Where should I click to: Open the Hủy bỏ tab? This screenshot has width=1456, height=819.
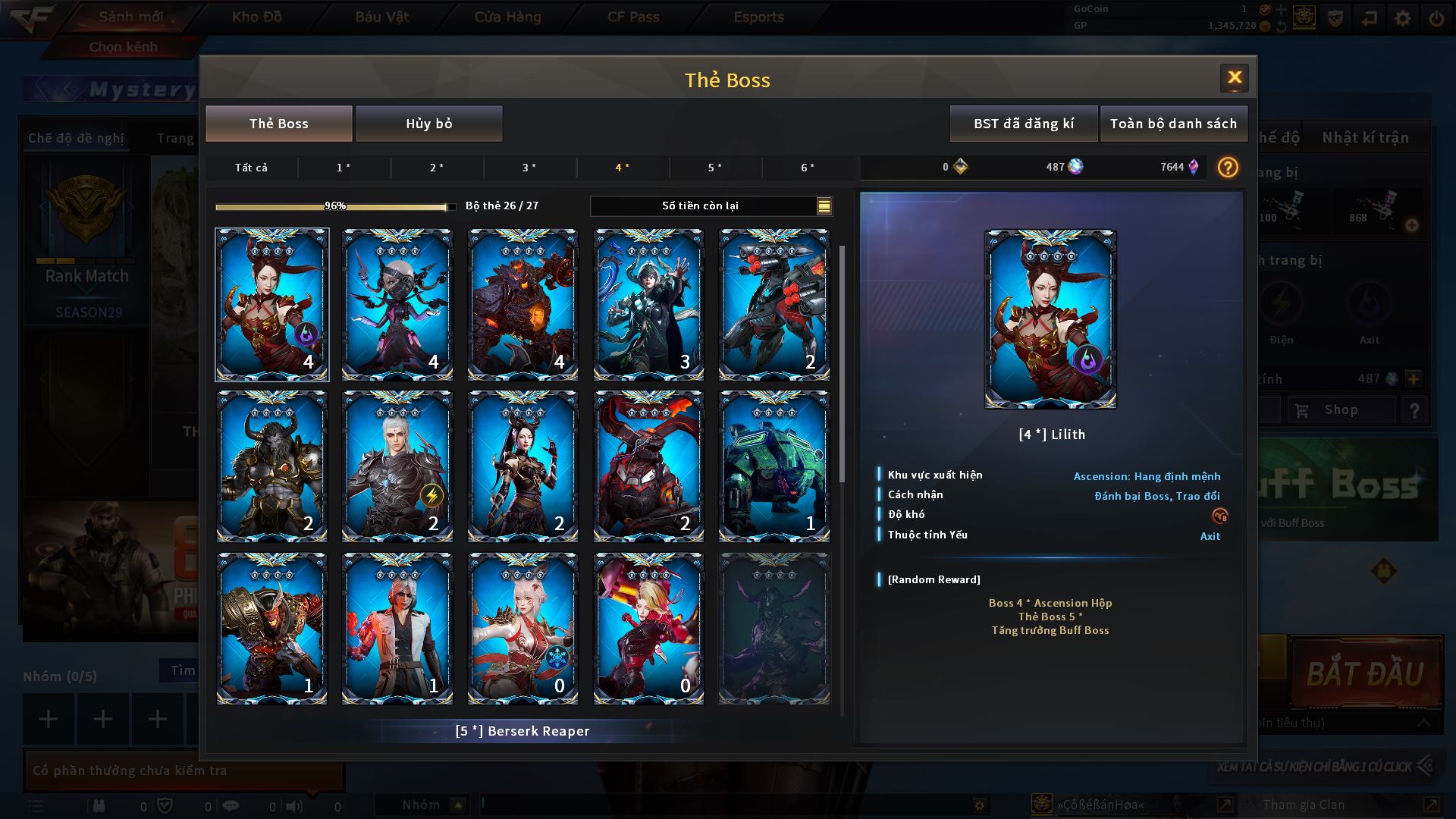point(428,124)
